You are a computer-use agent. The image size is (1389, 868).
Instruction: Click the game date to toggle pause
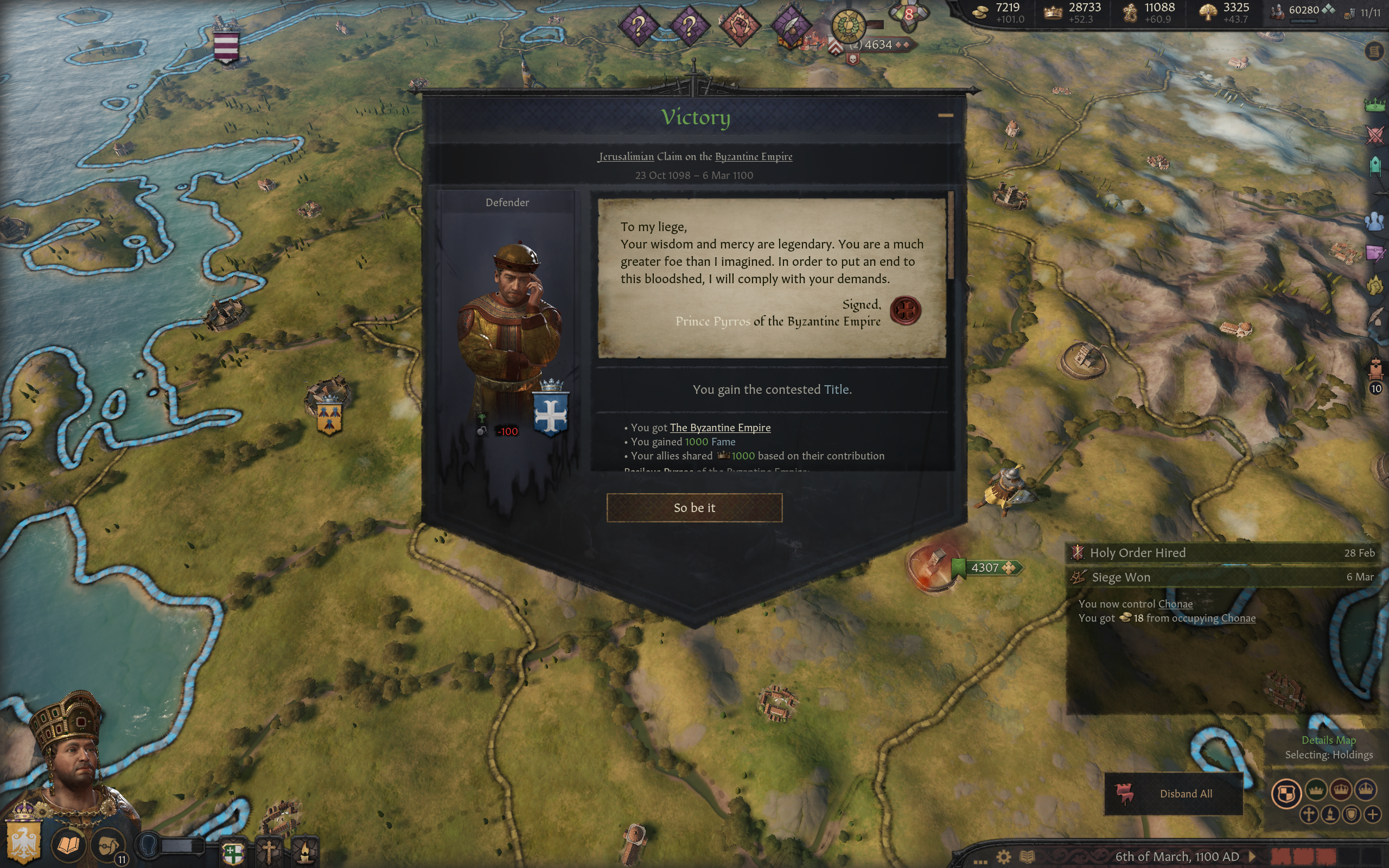pyautogui.click(x=1177, y=857)
